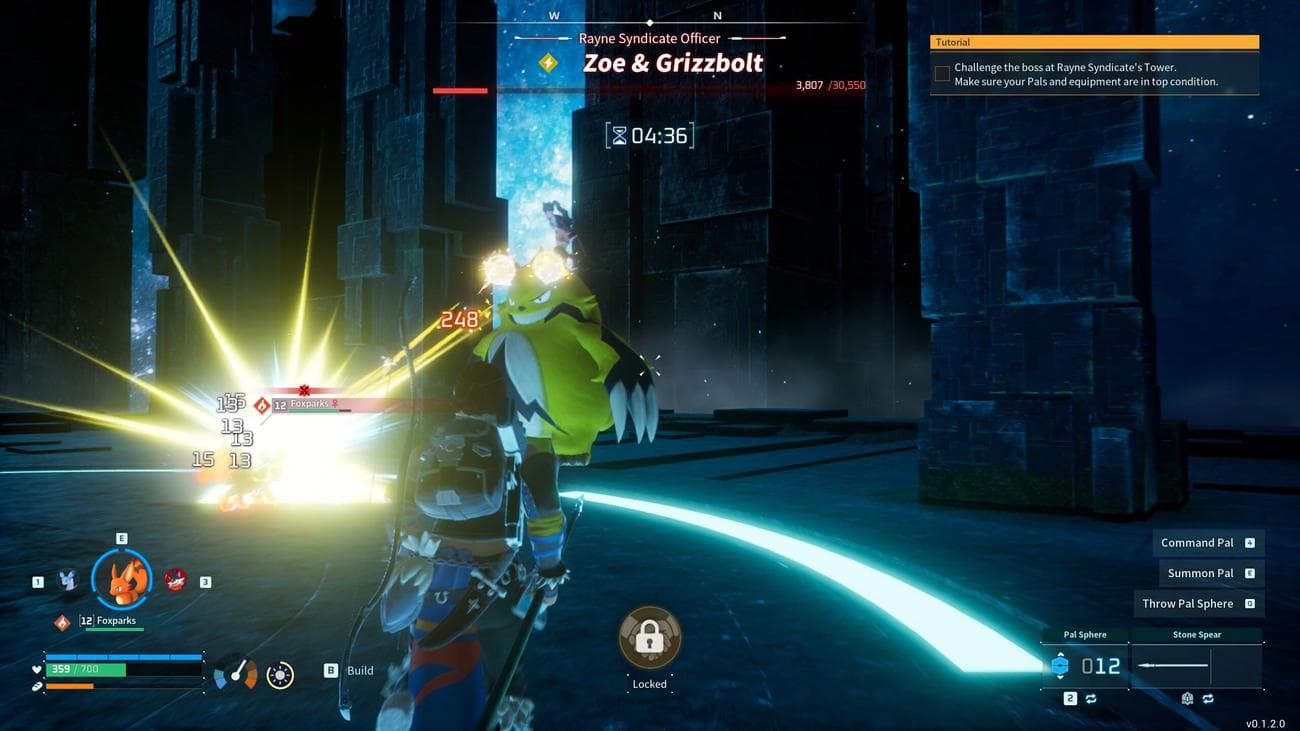Click the sun time-of-day indicator
This screenshot has height=731, width=1300.
click(x=280, y=675)
